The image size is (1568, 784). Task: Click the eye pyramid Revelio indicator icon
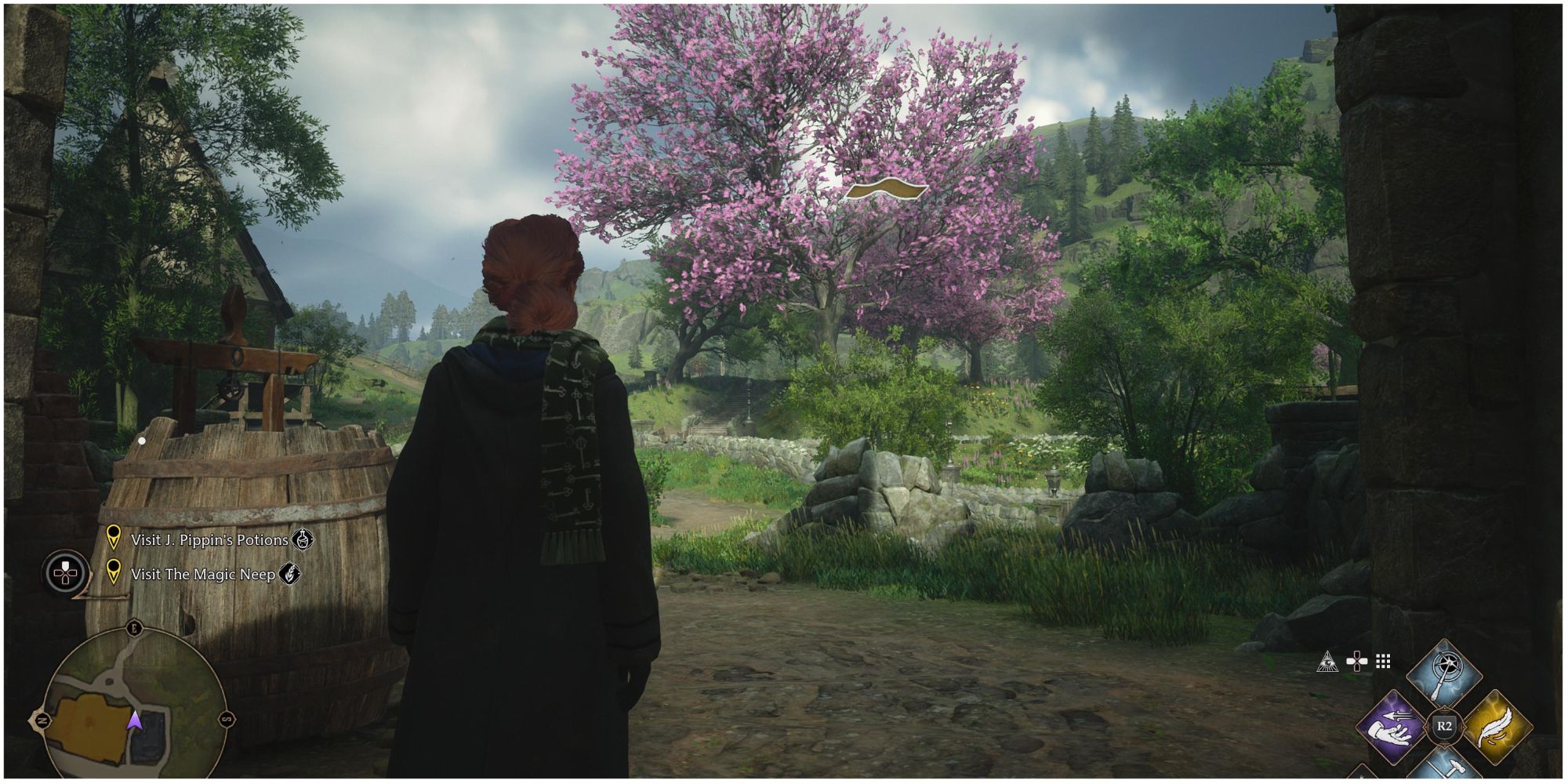1327,661
